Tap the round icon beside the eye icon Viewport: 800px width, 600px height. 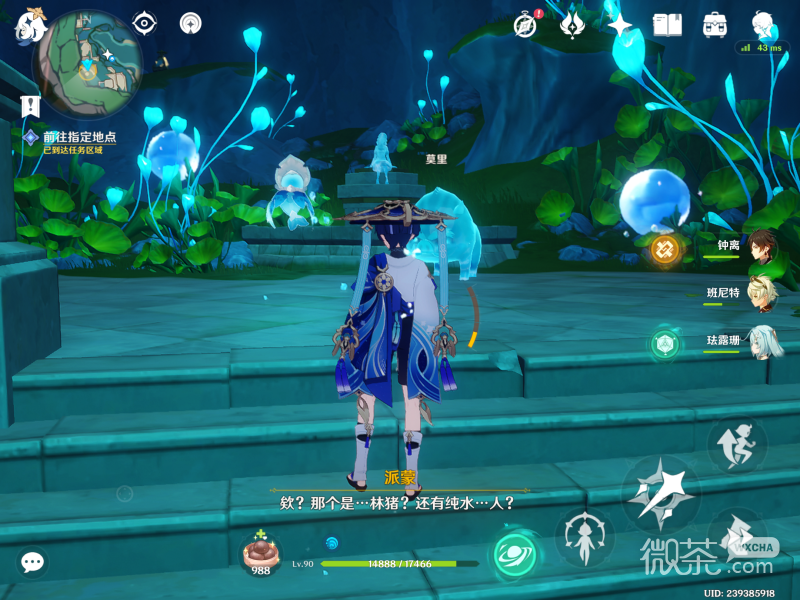[x=190, y=23]
